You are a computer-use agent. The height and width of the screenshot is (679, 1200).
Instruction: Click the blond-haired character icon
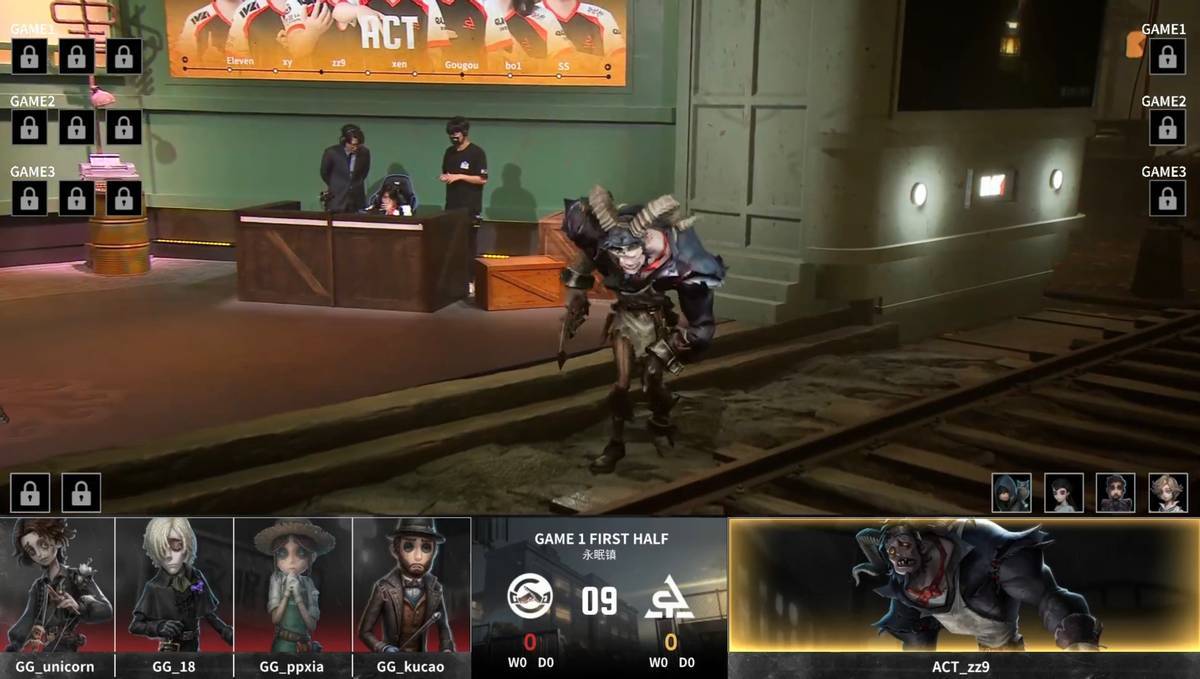coord(1167,493)
